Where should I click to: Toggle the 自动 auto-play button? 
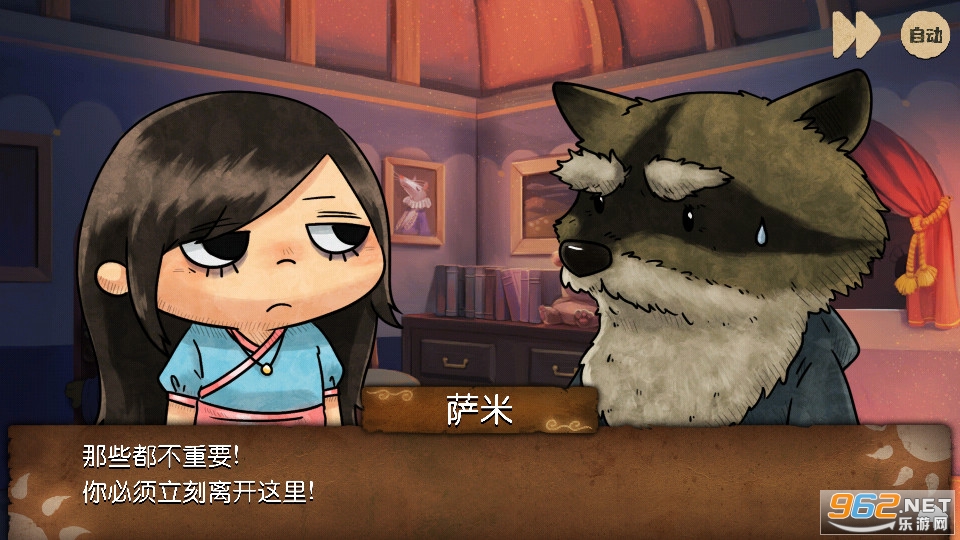tap(924, 36)
